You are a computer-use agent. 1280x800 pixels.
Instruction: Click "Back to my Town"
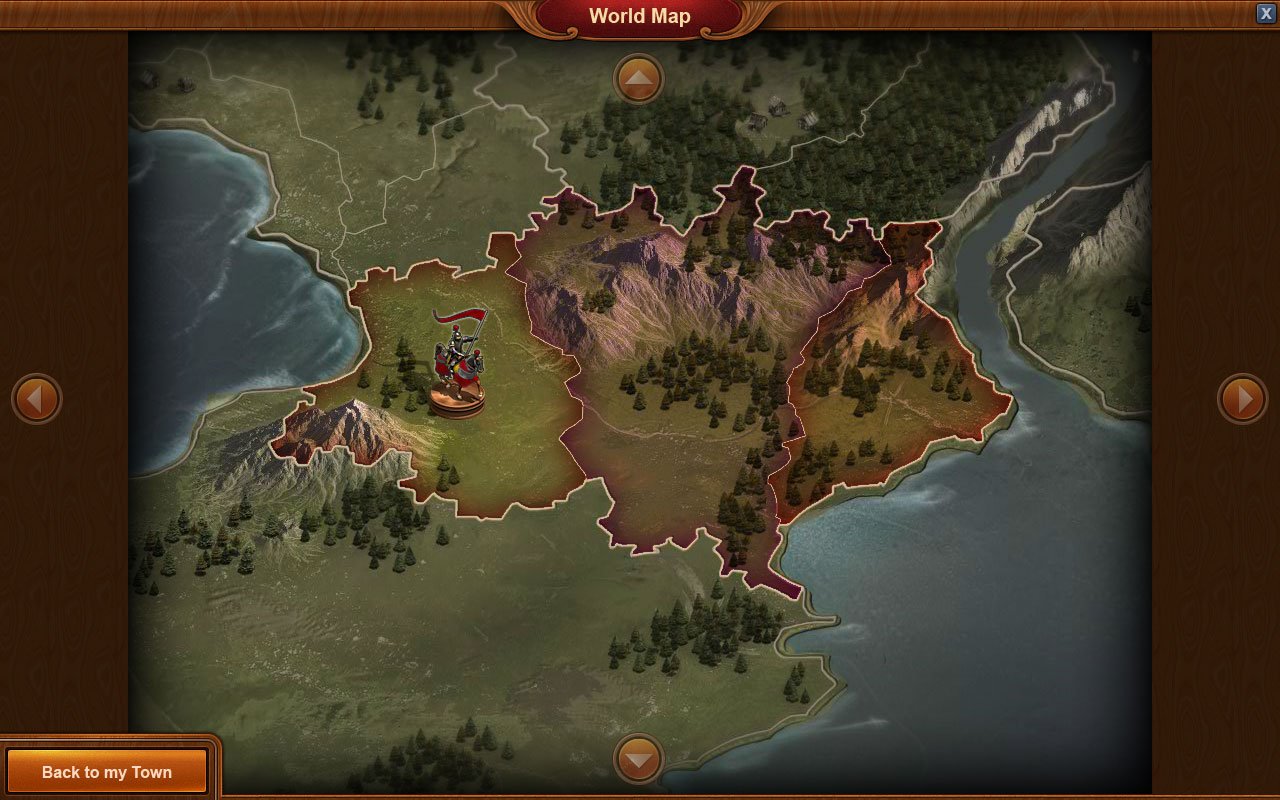click(107, 771)
